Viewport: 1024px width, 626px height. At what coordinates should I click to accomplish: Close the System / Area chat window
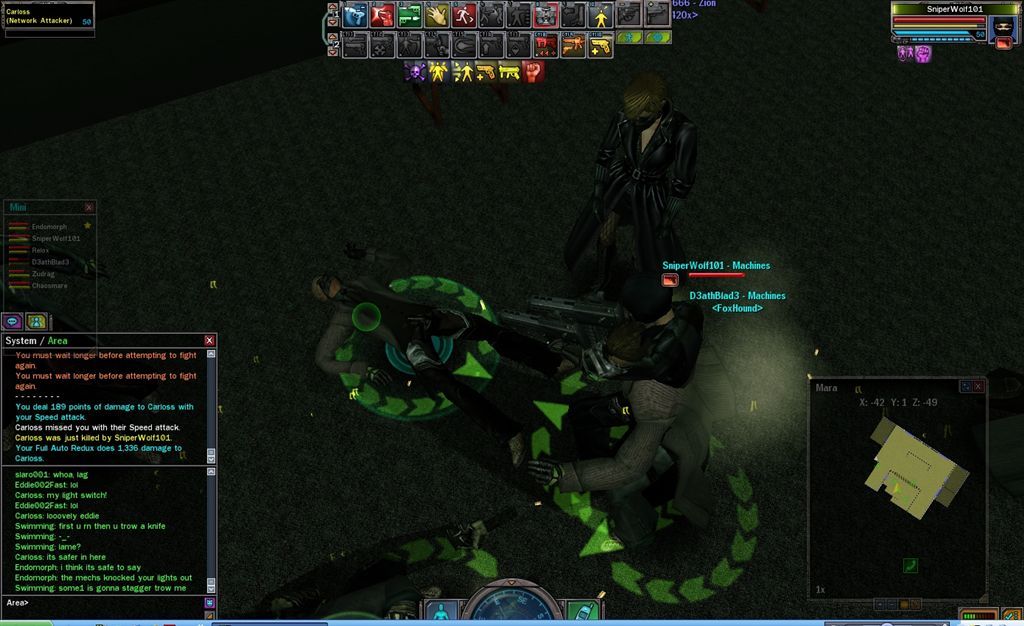point(209,341)
